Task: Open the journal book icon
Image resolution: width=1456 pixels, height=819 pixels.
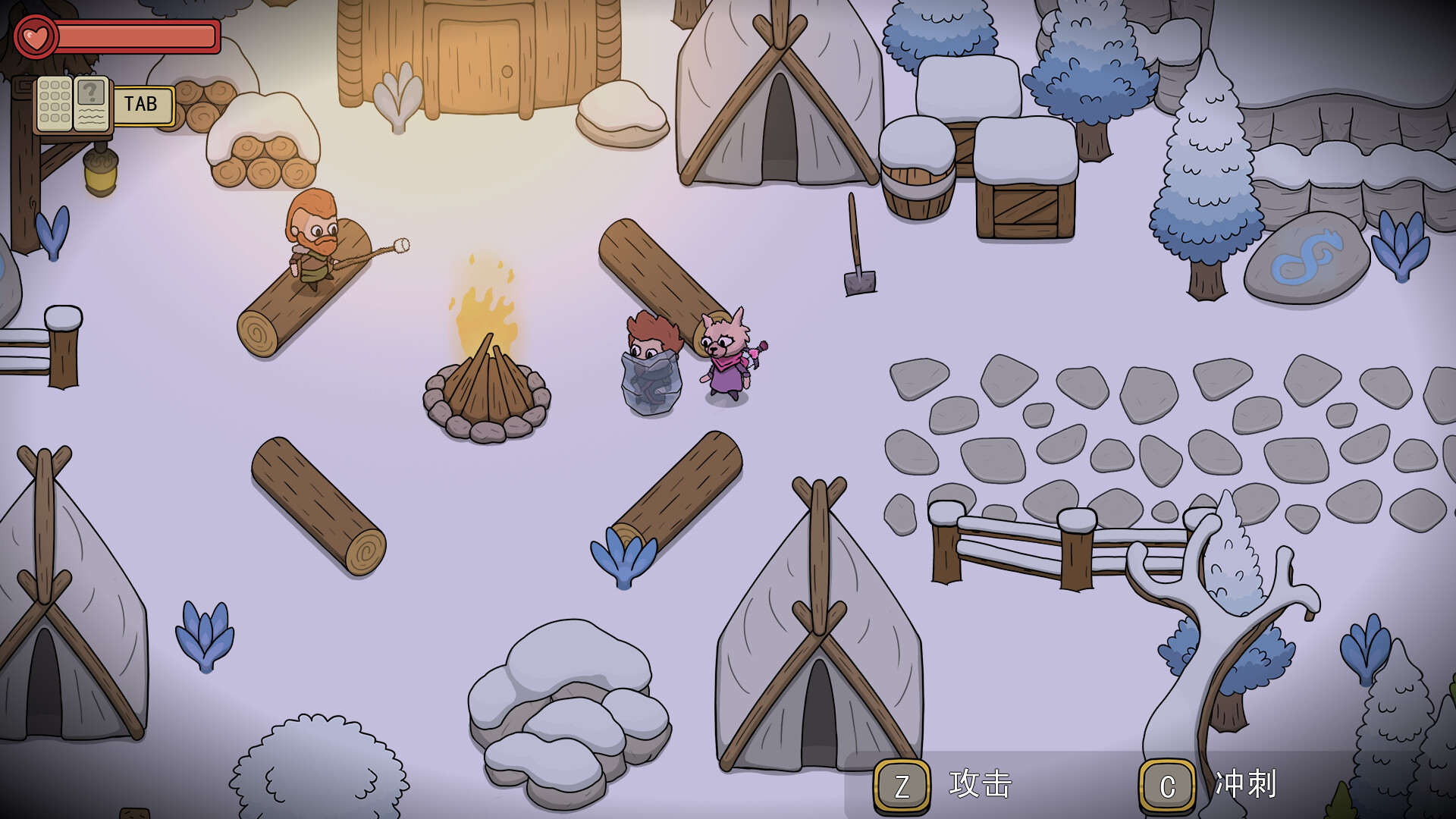Action: click(x=74, y=104)
